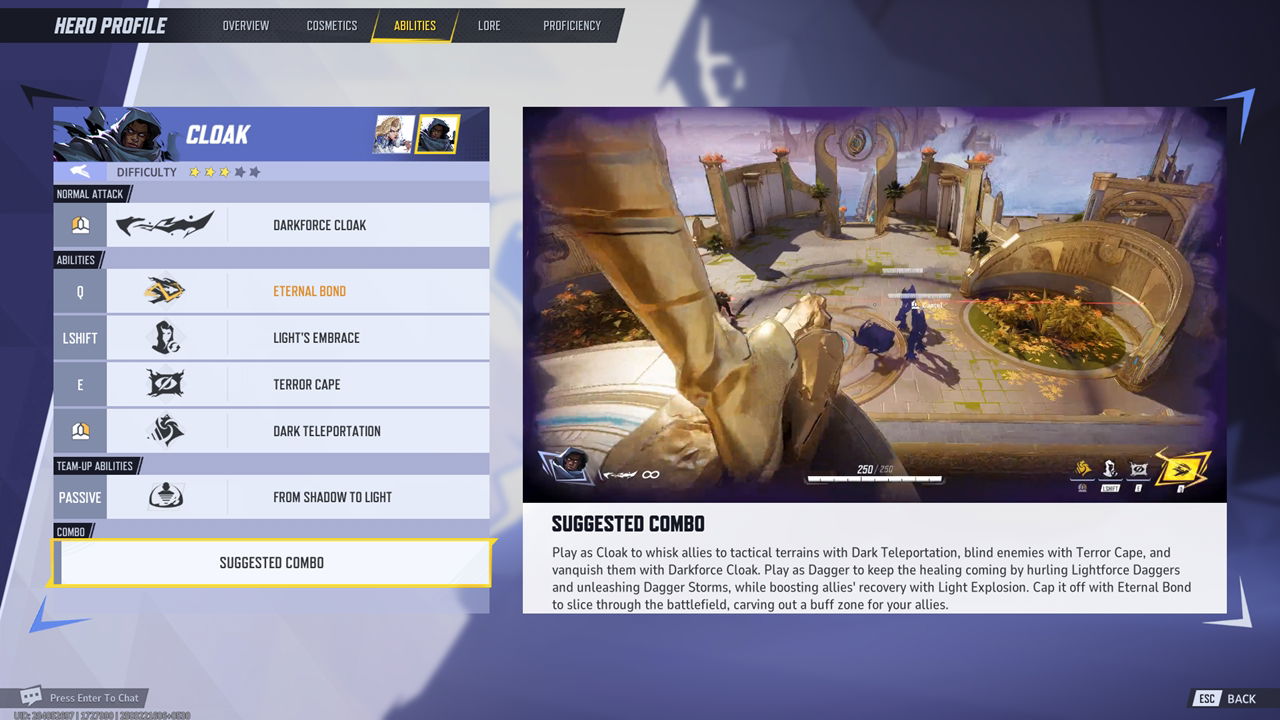Click the Dark Teleportation ability icon

point(165,430)
